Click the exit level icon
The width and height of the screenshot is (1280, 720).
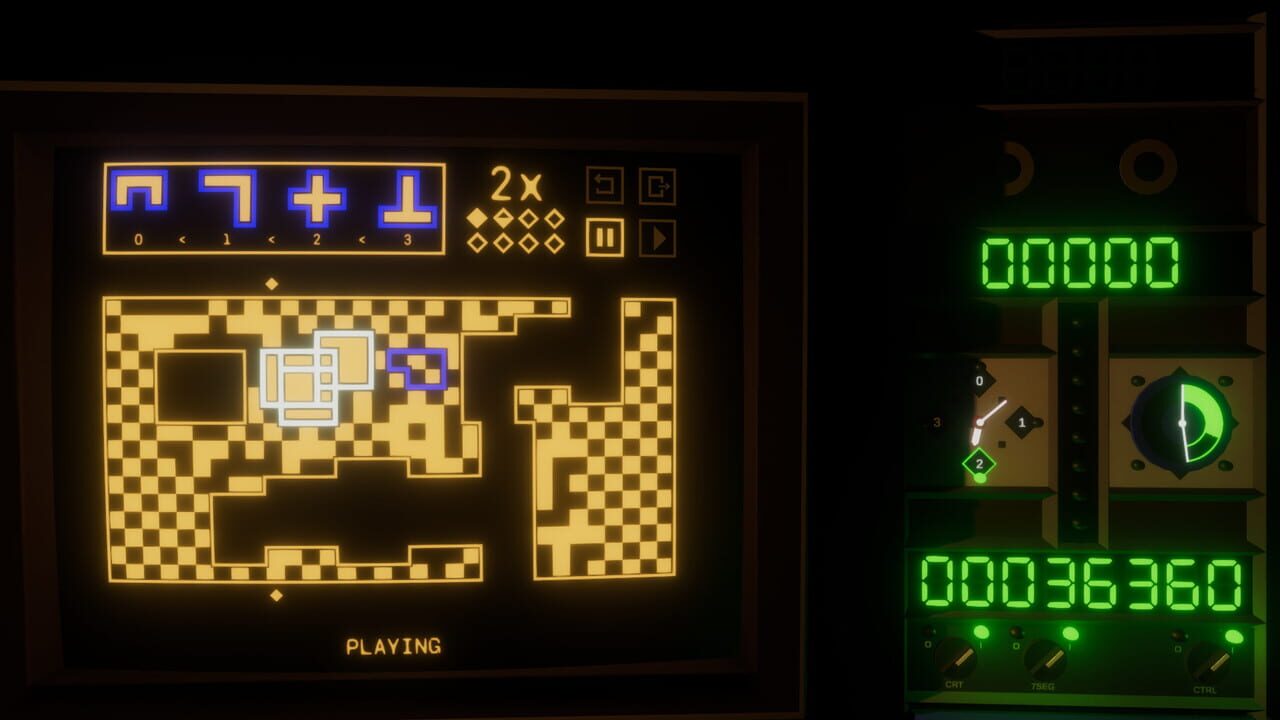656,185
